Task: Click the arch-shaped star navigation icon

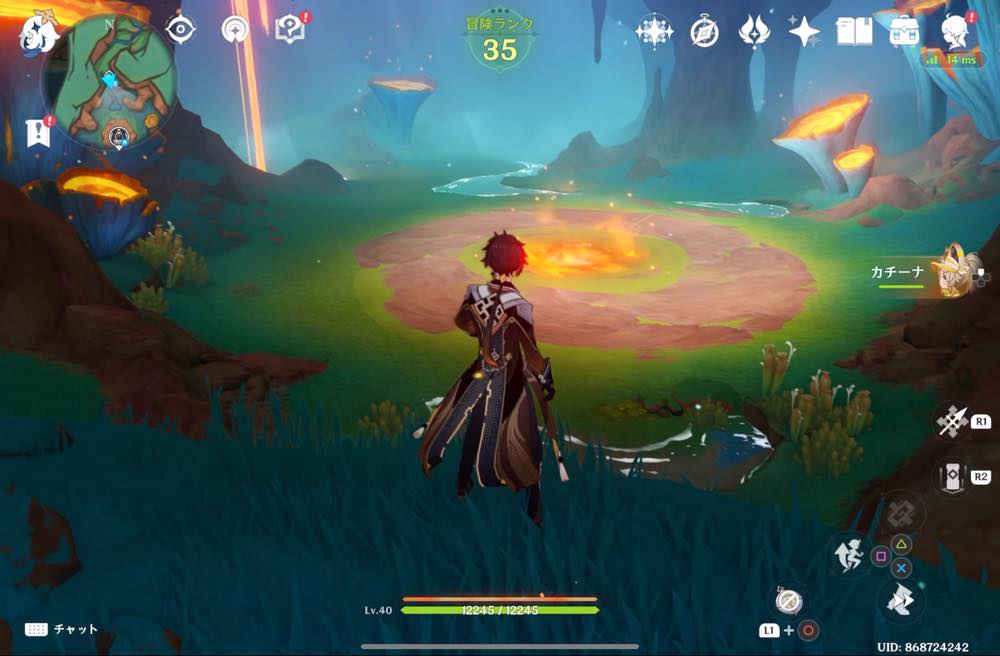Action: pos(235,31)
